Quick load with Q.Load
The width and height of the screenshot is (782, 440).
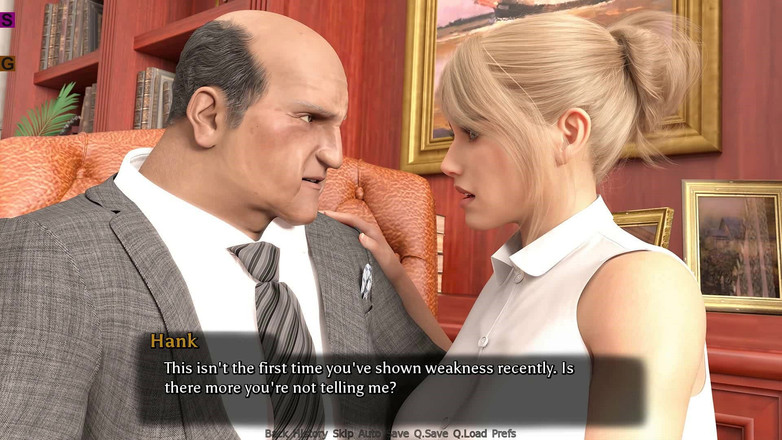tap(469, 433)
